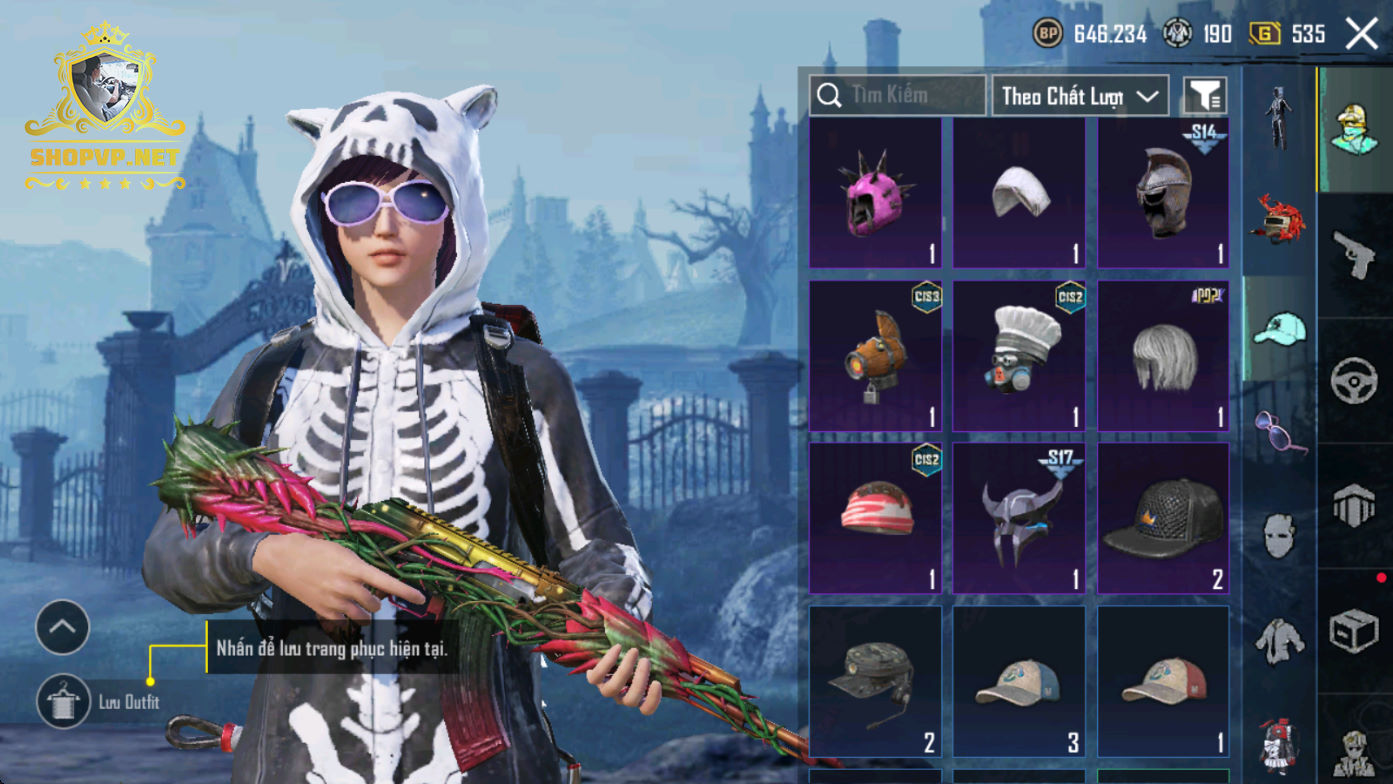The height and width of the screenshot is (784, 1393).
Task: Save current outfit with Lưu Outfit
Action: click(64, 701)
